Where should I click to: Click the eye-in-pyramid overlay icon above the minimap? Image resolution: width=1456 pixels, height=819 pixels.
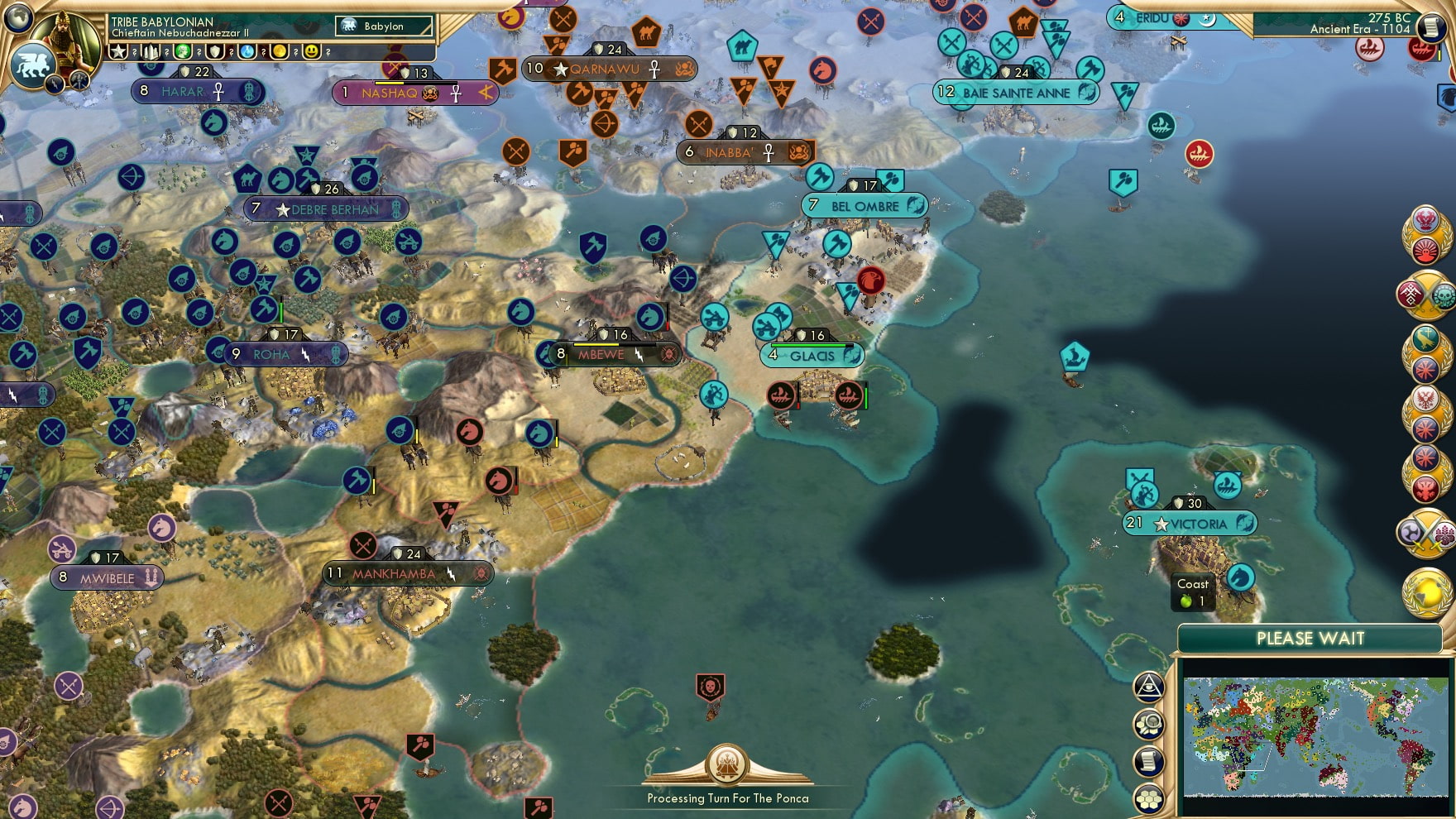1150,685
